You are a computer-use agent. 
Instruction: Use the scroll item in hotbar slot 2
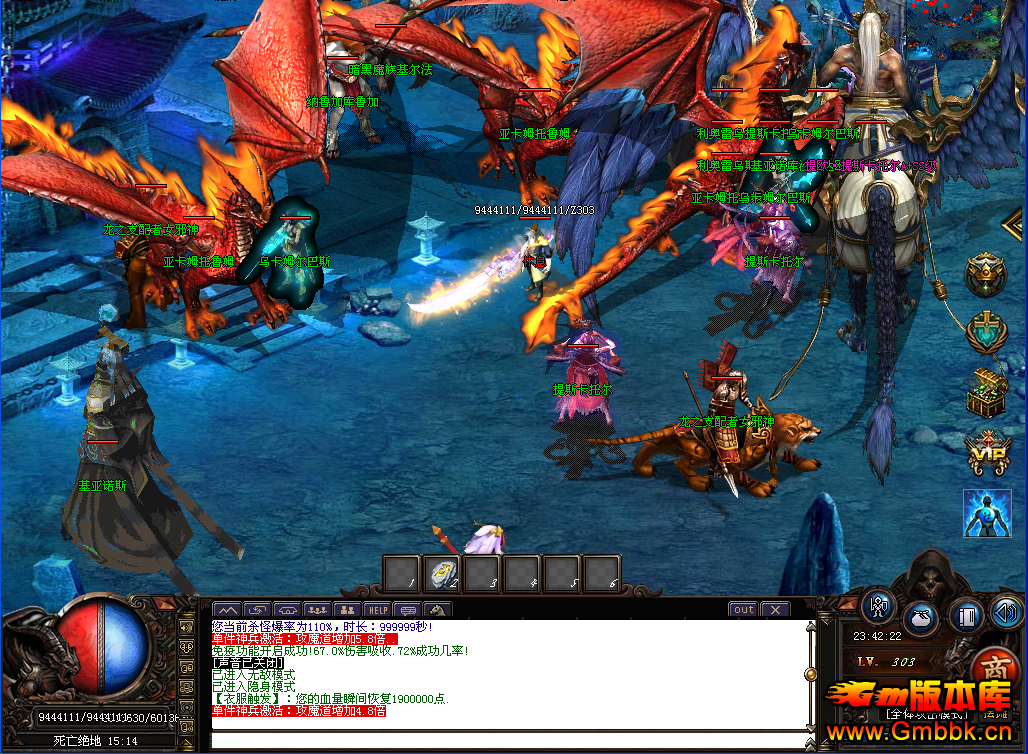tap(441, 573)
